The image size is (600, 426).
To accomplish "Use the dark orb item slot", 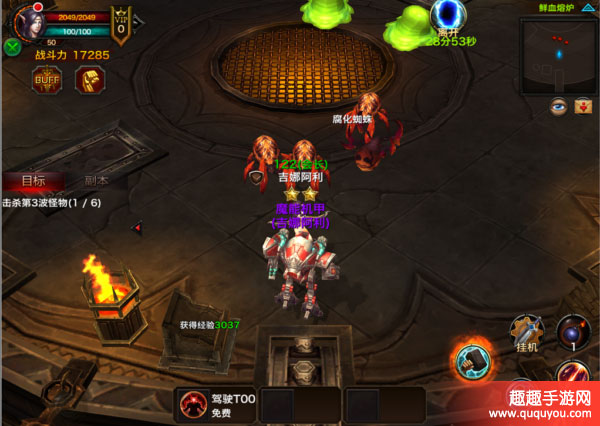I will click(574, 331).
